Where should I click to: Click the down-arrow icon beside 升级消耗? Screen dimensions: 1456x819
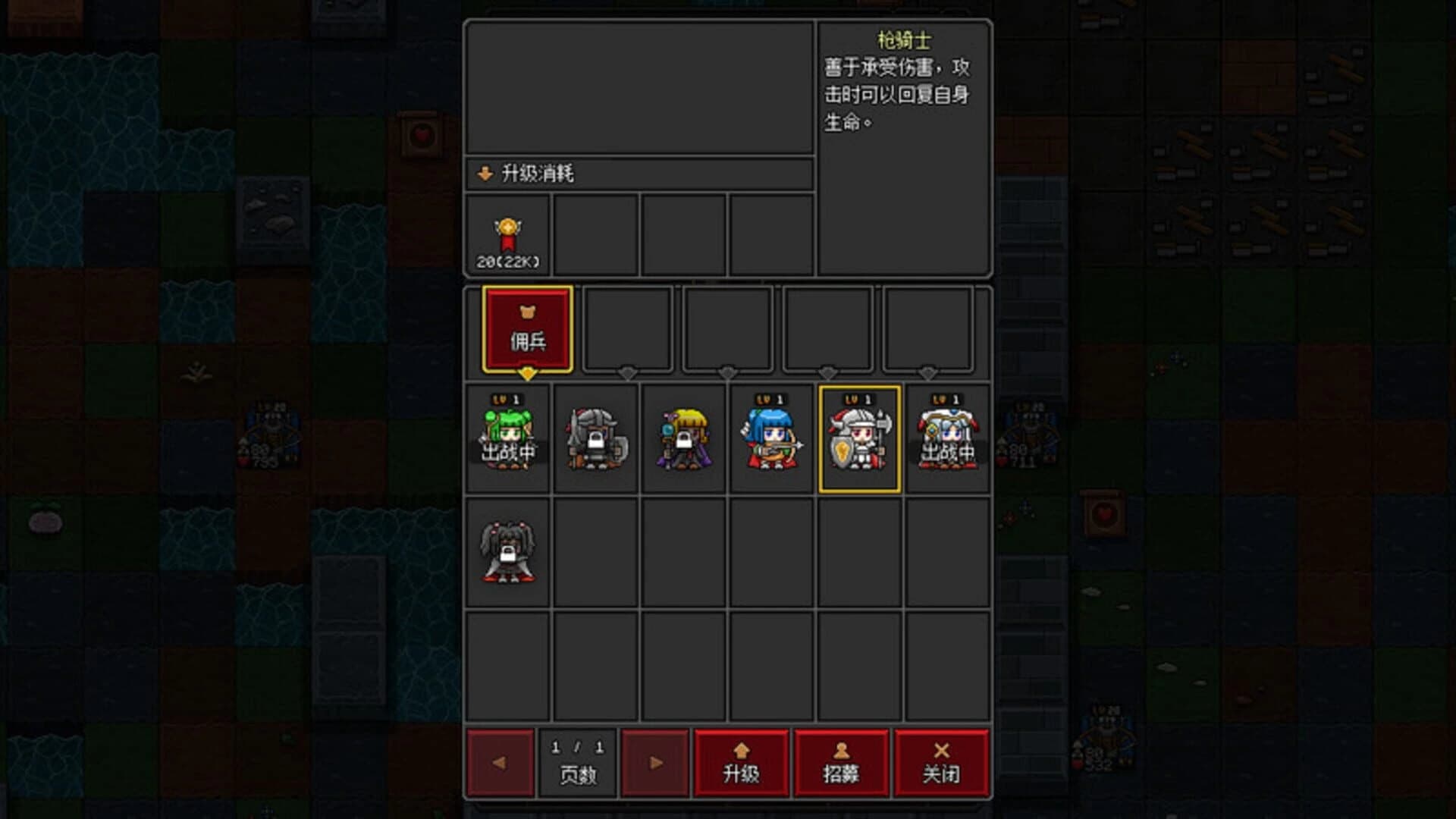484,172
